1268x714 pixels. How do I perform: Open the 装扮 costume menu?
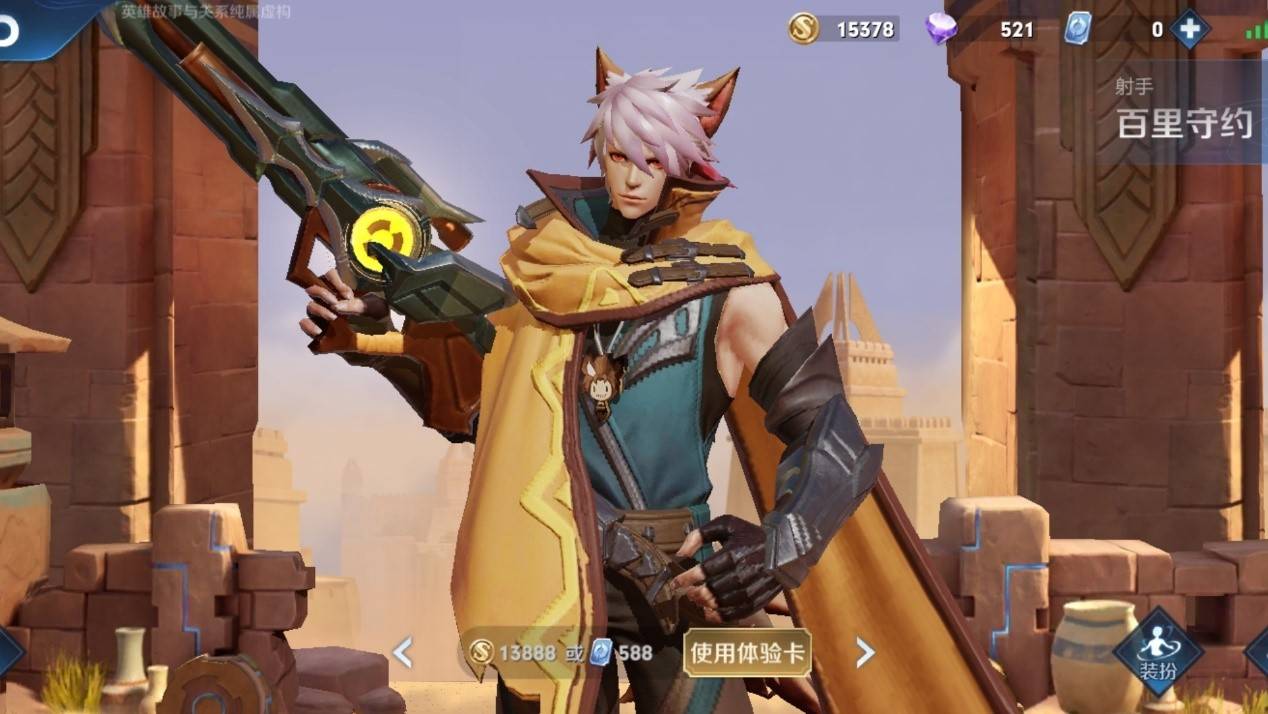click(x=1159, y=650)
